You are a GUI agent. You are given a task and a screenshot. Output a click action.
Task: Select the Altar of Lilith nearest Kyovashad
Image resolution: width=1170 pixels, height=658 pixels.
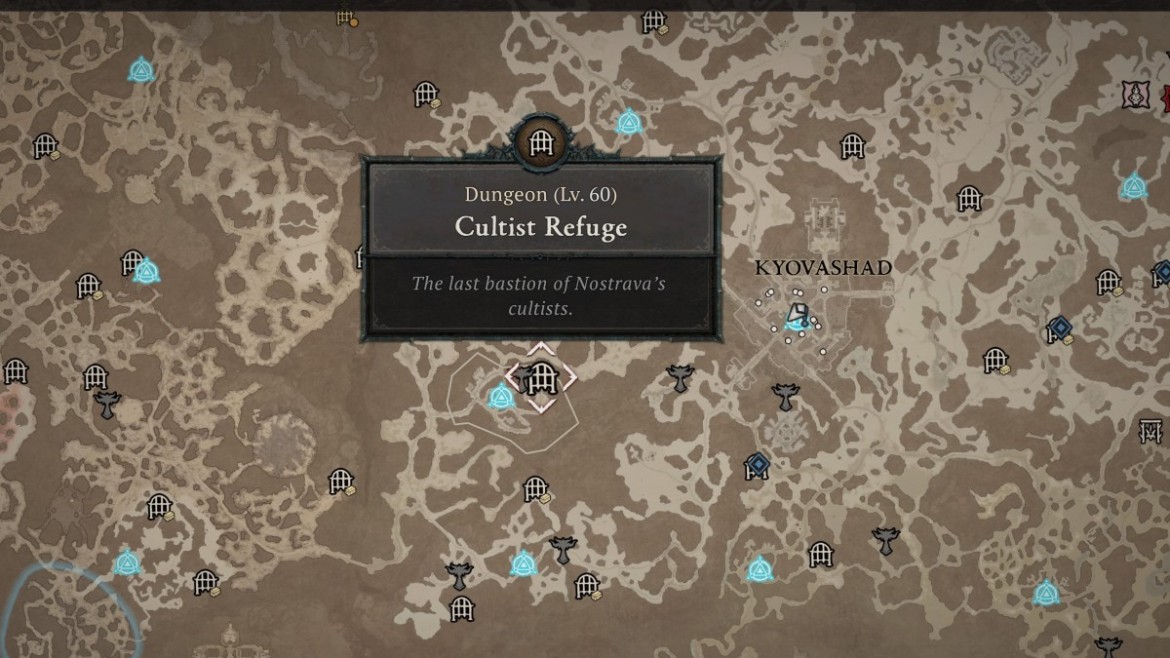(x=785, y=397)
